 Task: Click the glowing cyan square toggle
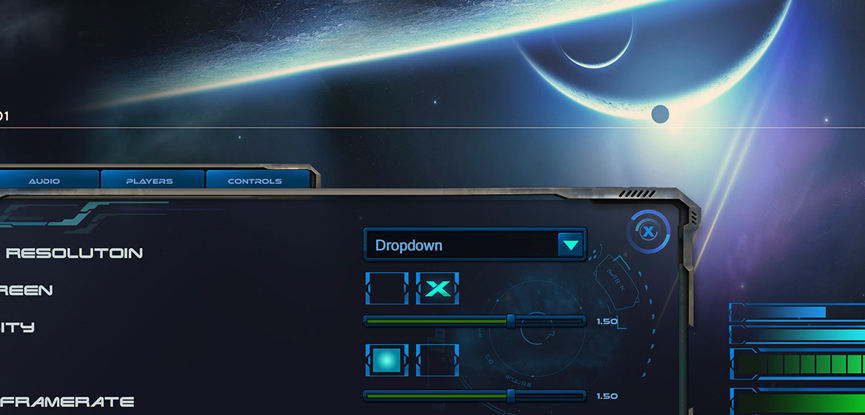[387, 359]
